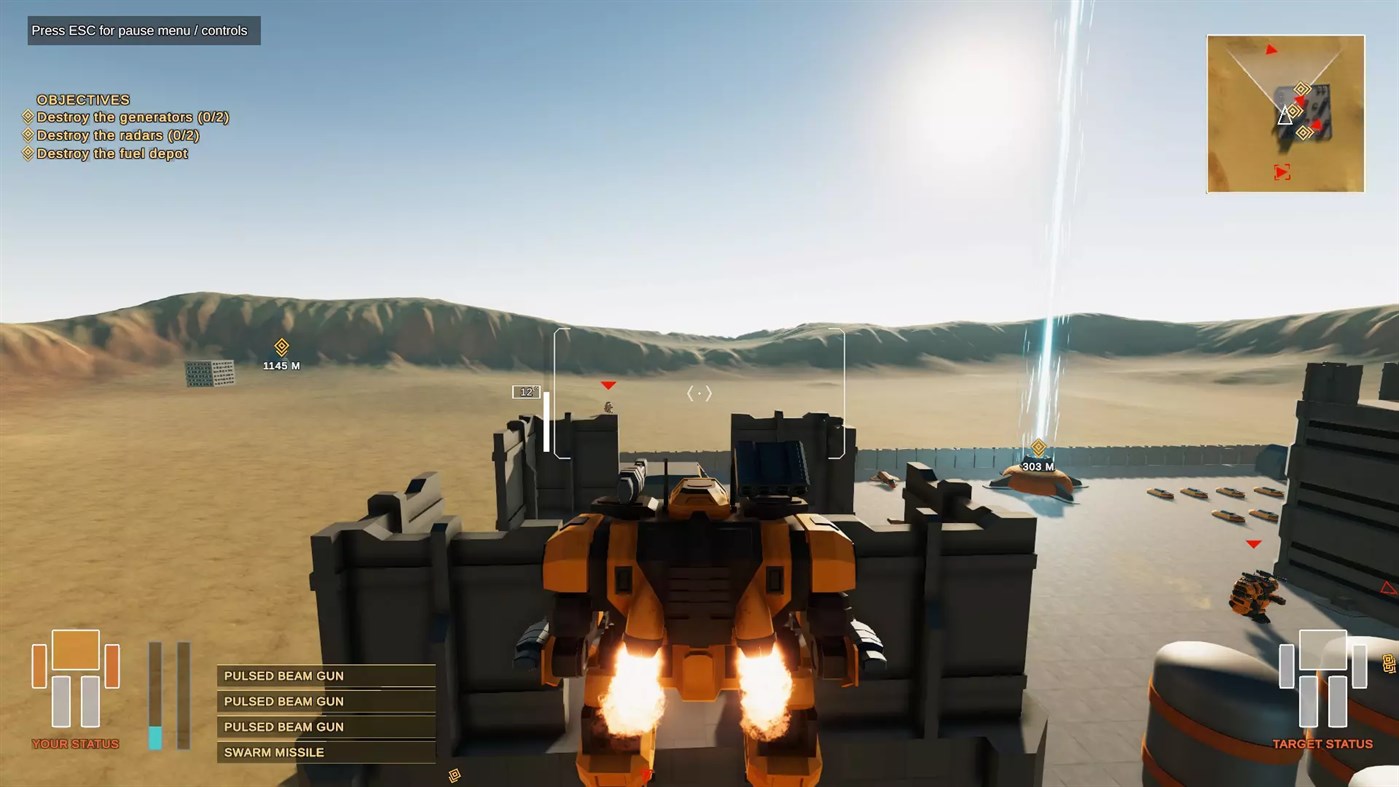Select the TARGET STATUS panel label

pyautogui.click(x=1323, y=743)
